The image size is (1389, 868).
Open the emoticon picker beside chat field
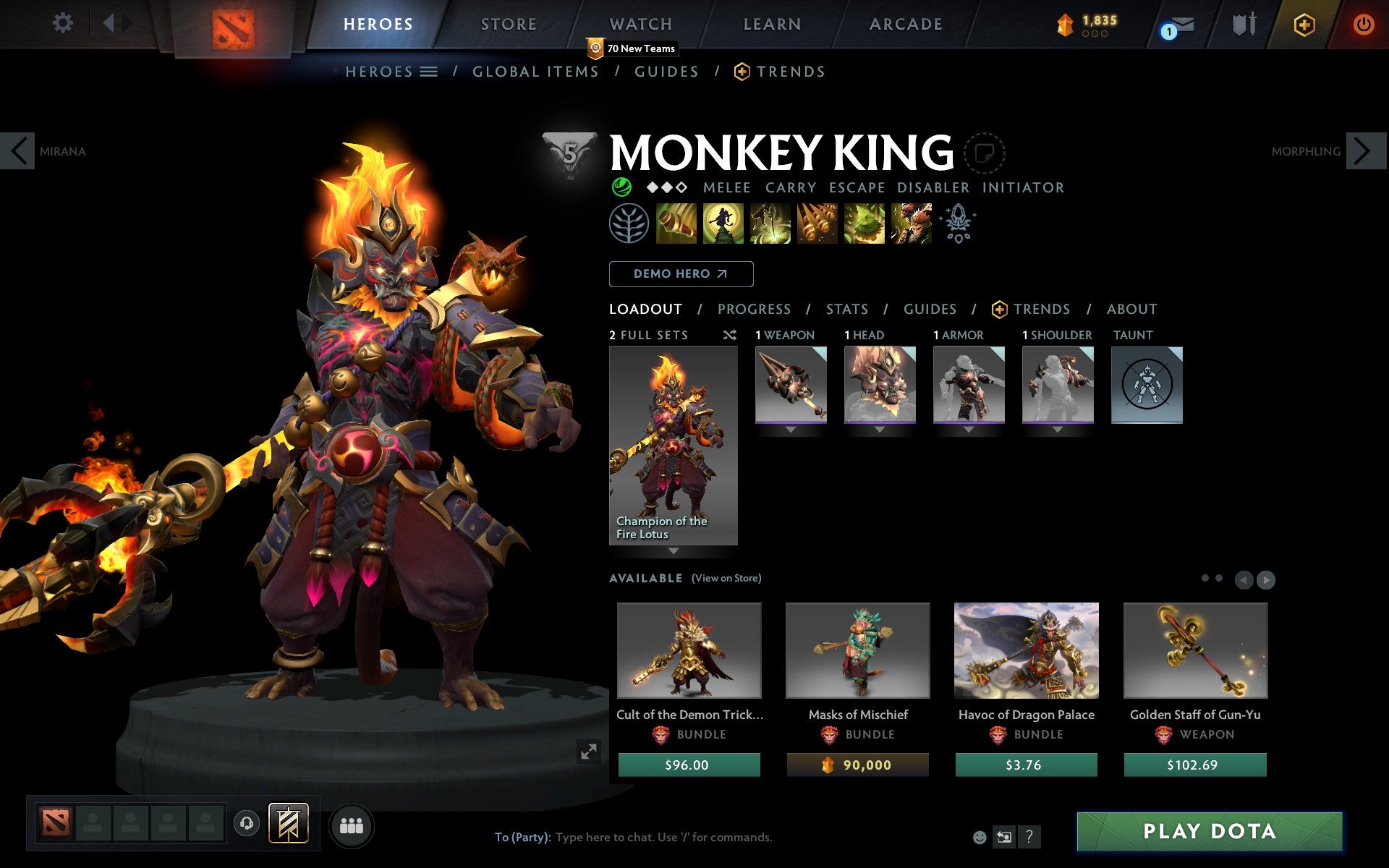click(980, 837)
